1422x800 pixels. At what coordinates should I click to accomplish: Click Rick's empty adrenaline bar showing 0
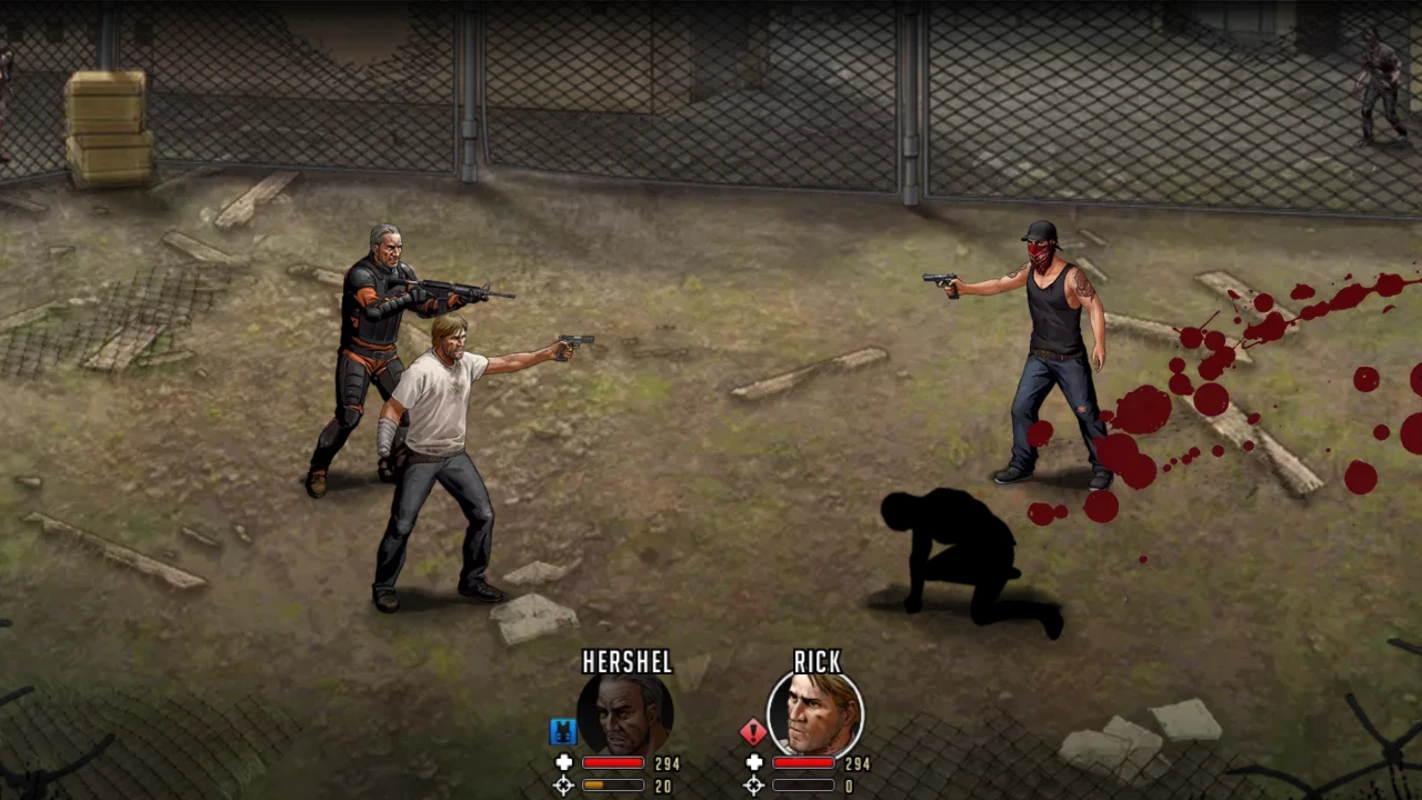click(x=803, y=785)
